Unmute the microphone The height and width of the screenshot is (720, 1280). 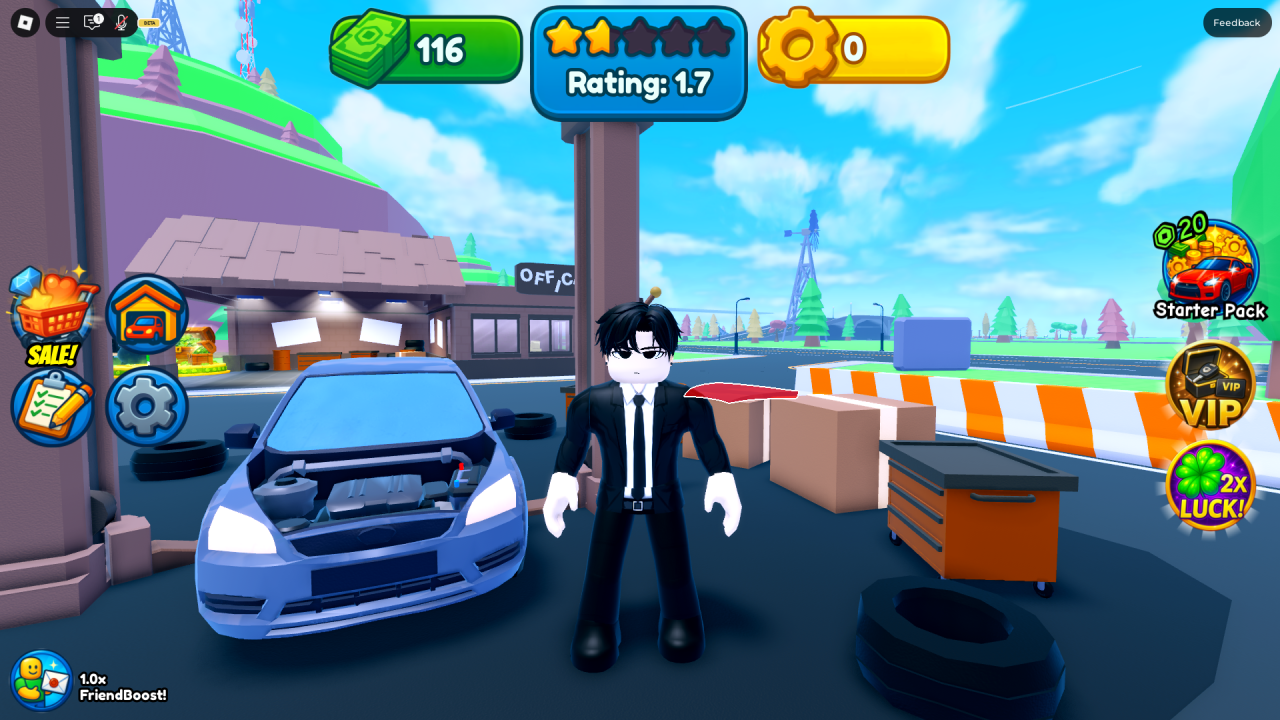(121, 22)
